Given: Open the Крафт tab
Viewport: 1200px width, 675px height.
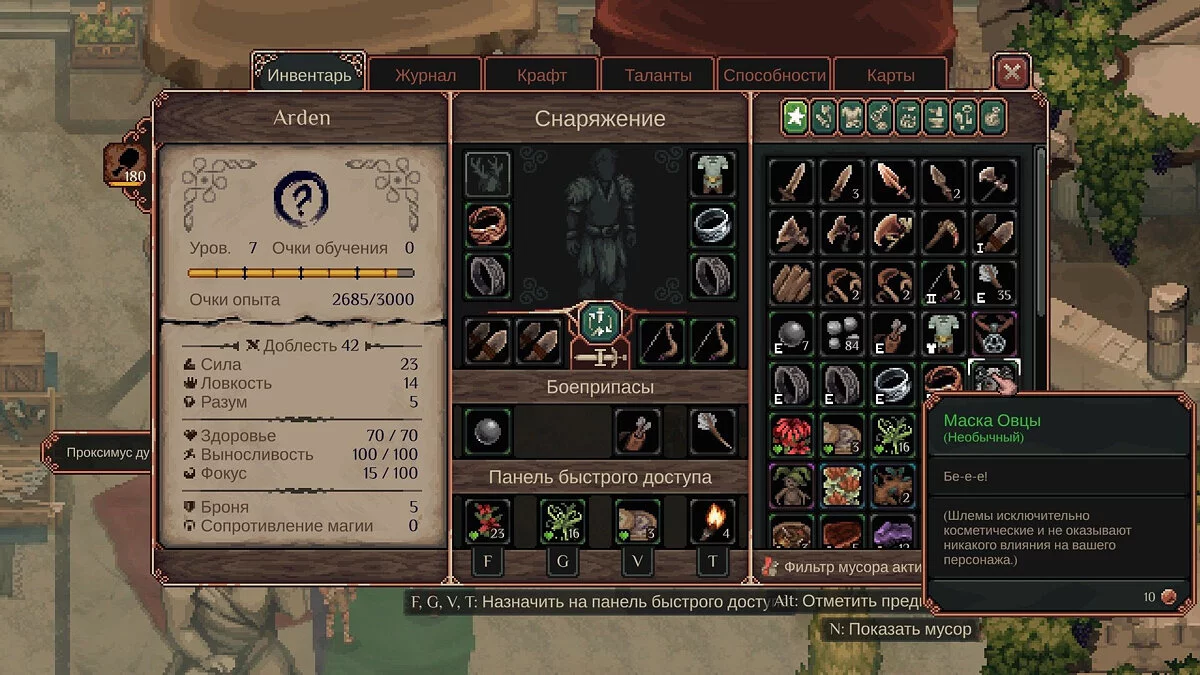Looking at the screenshot, I should click(x=542, y=75).
